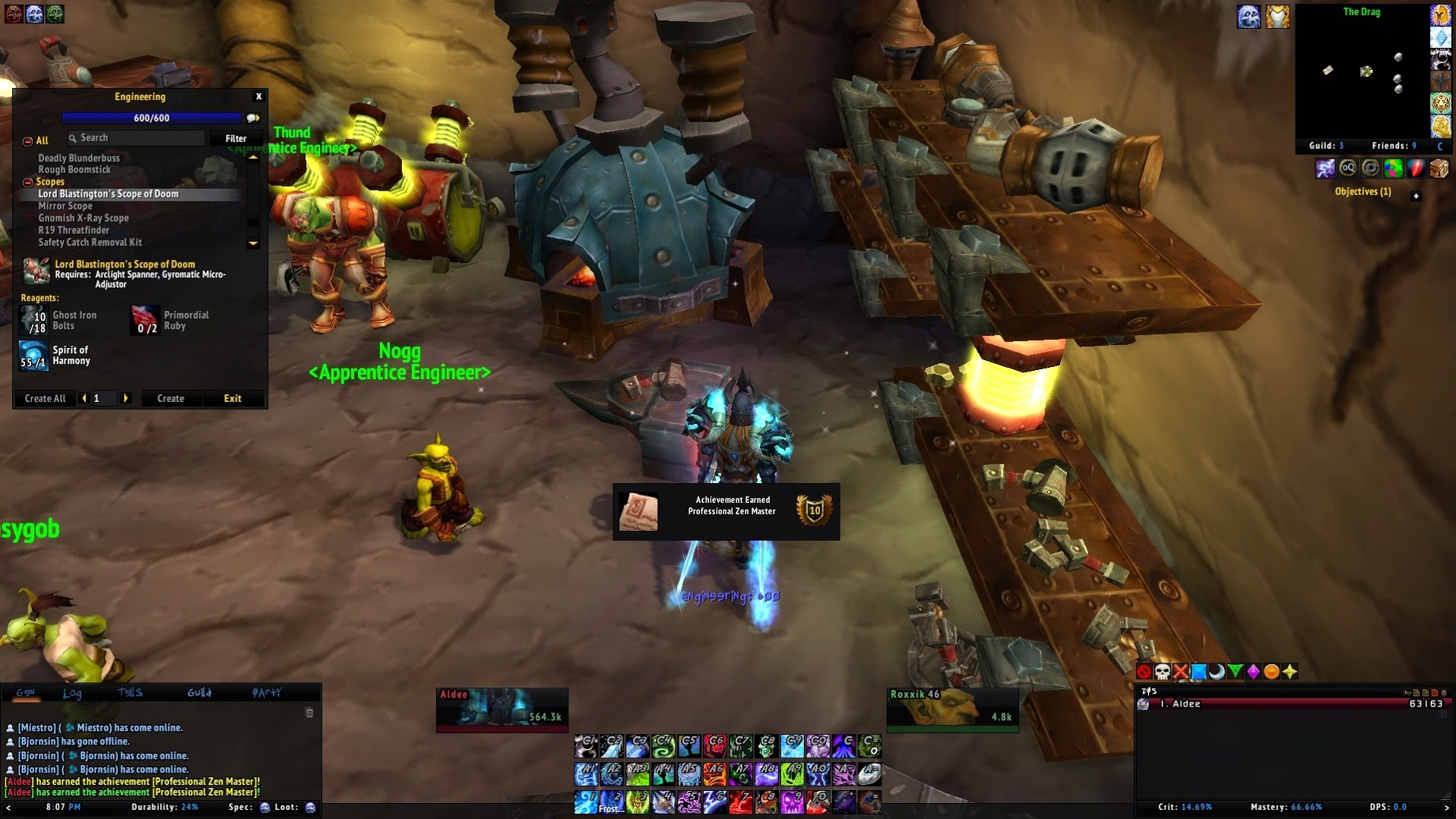Viewport: 1456px width, 819px height.
Task: Click the mail envelope marker on the minimap
Action: pos(1328,70)
